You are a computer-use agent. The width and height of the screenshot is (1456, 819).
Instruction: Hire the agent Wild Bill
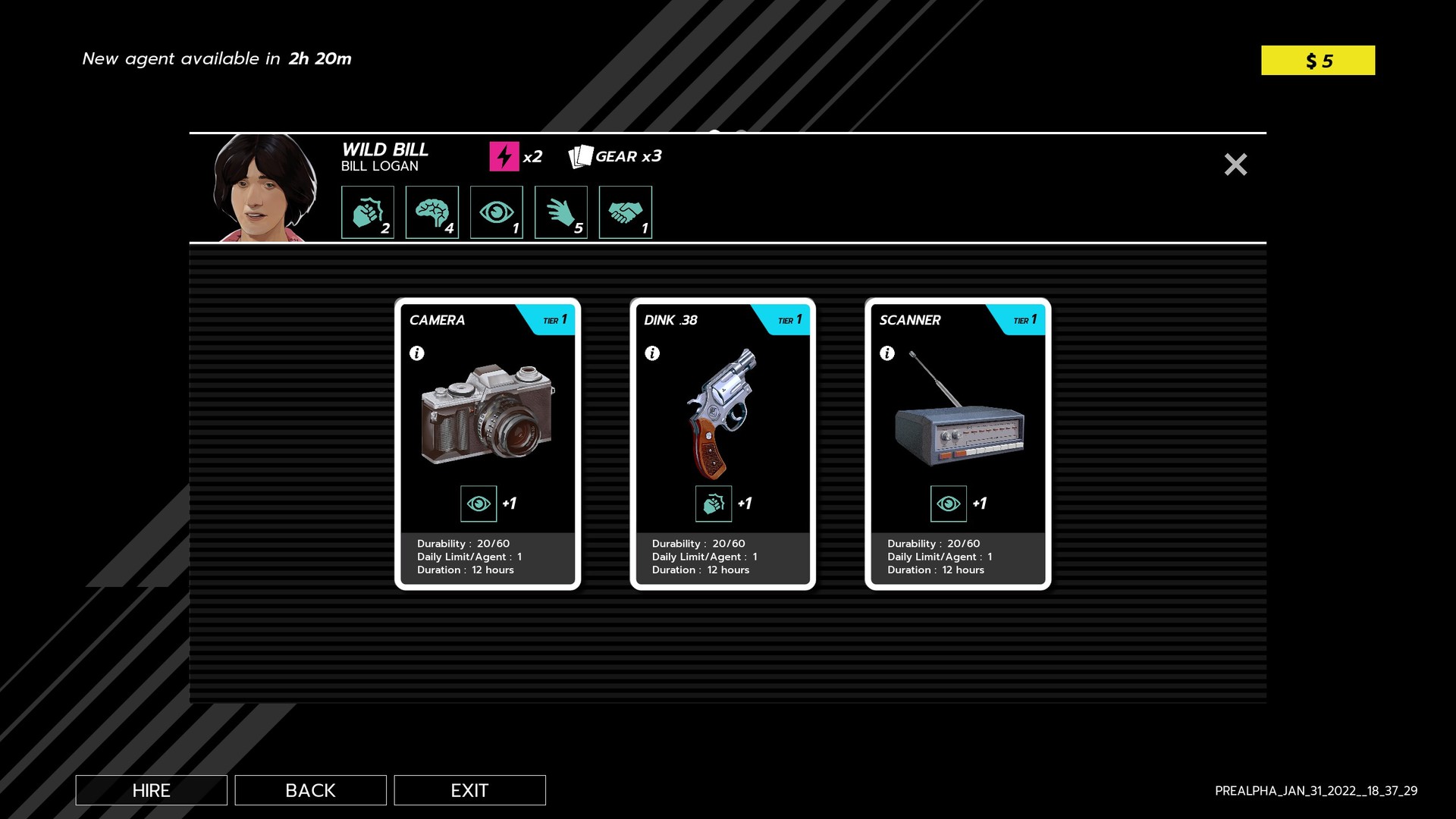click(x=151, y=790)
